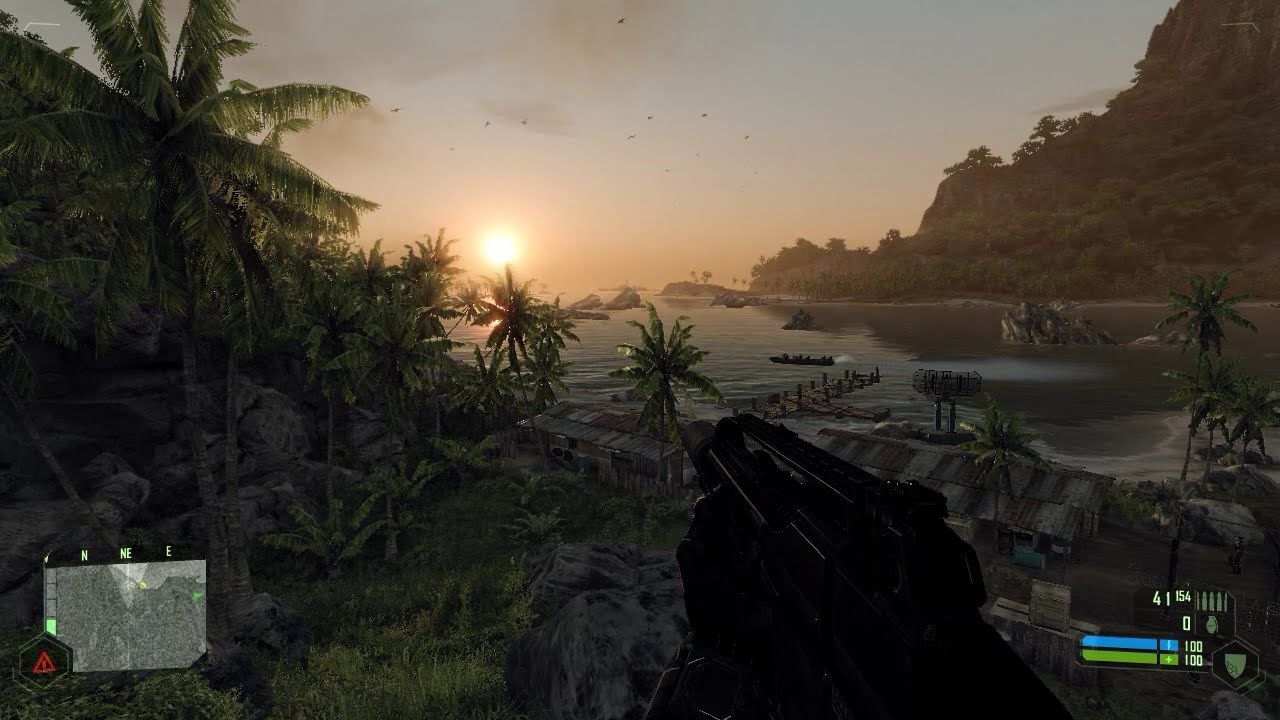
Task: Click the energy bolt icon on the blue bar
Action: (x=1169, y=645)
